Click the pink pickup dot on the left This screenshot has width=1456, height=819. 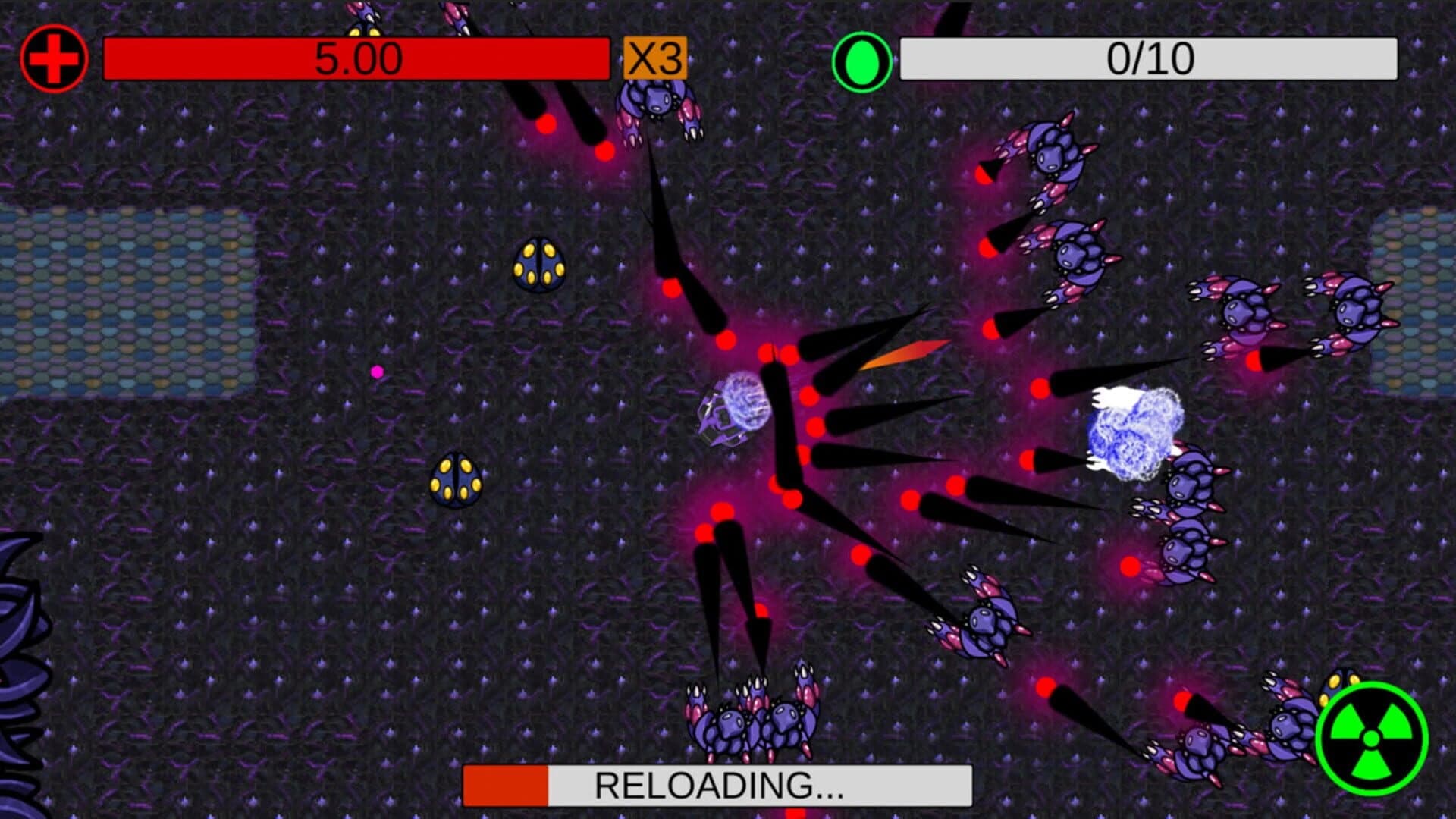tap(377, 372)
